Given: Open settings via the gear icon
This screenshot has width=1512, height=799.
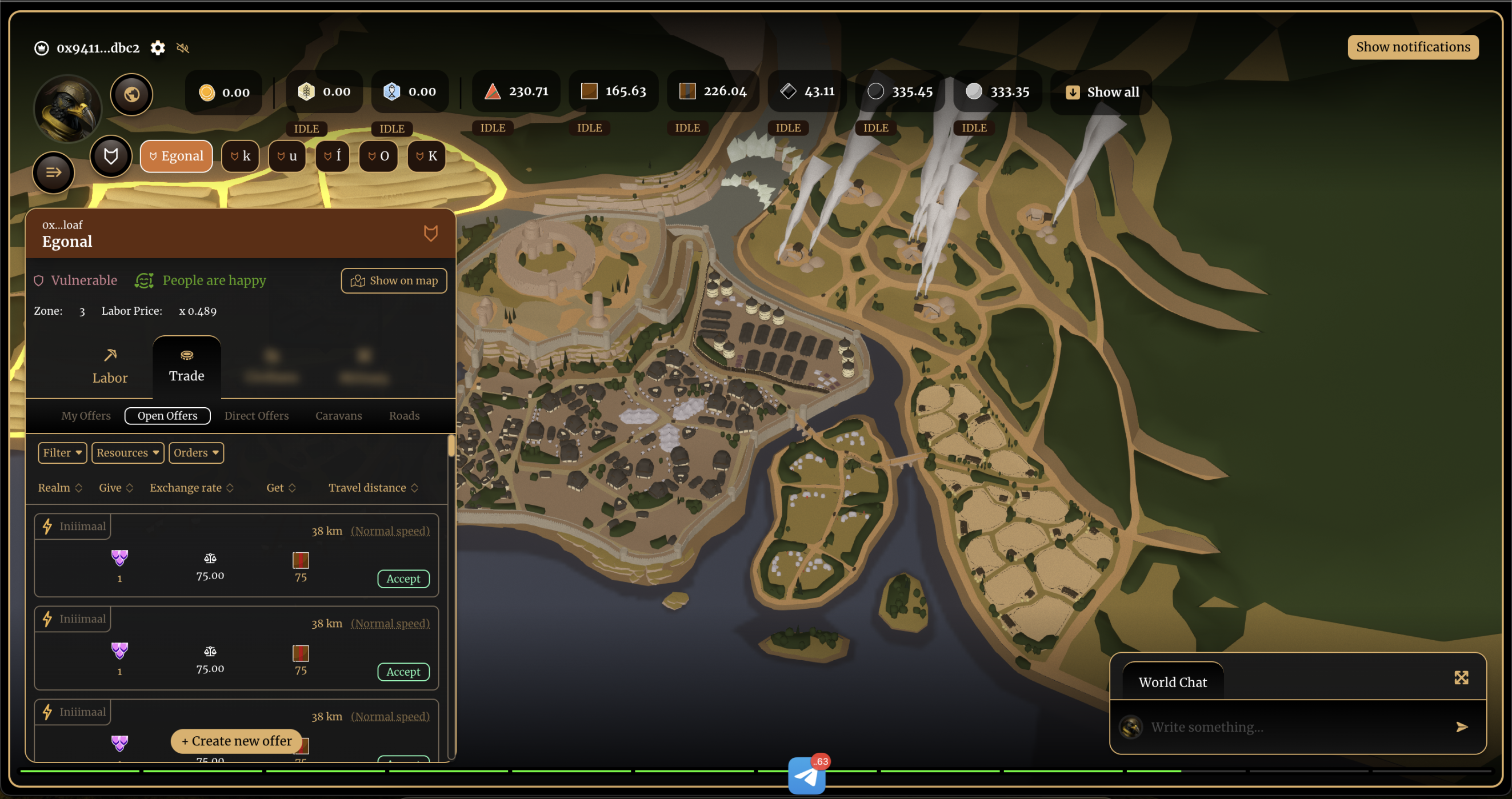Looking at the screenshot, I should tap(157, 47).
